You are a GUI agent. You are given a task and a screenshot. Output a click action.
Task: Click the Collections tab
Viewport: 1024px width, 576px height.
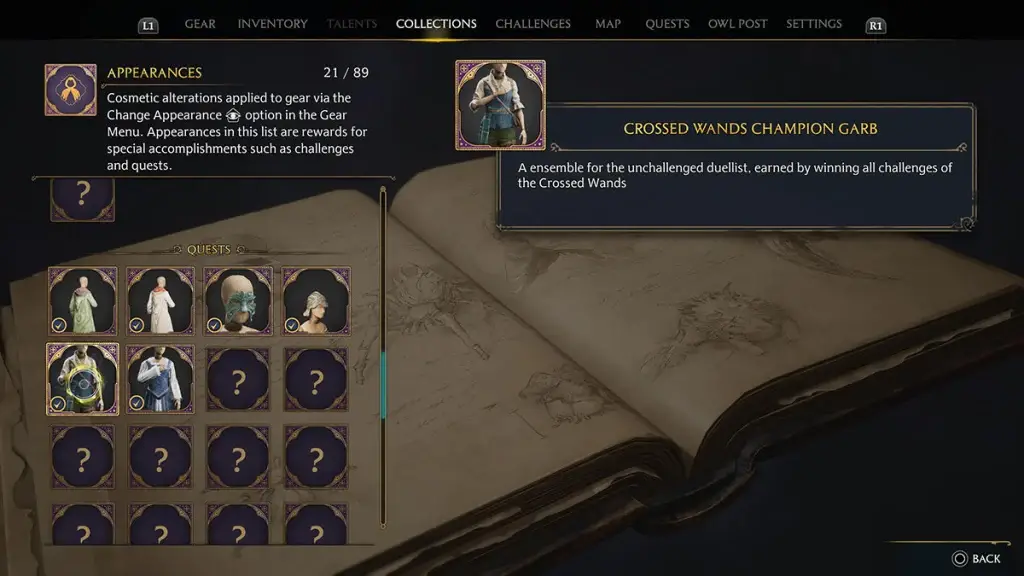(436, 24)
